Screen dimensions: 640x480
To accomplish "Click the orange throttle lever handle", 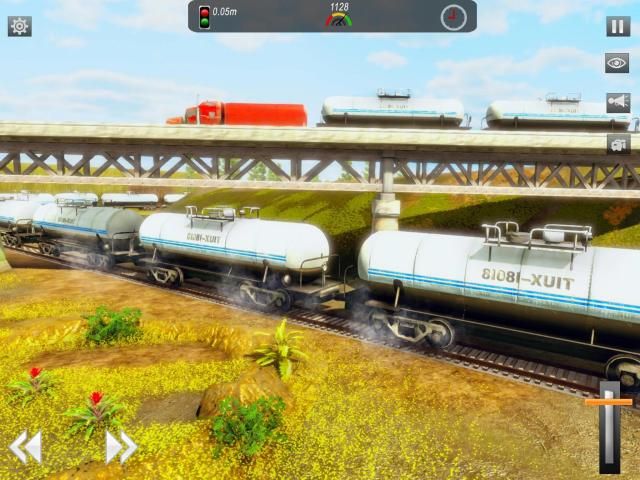I will pos(609,402).
